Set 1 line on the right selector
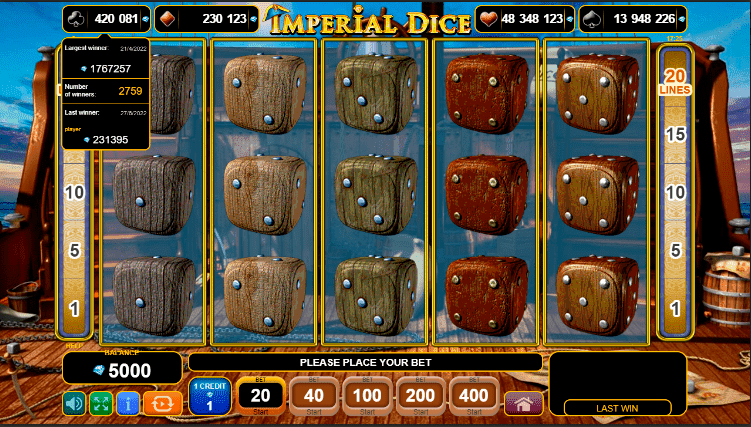The width and height of the screenshot is (751, 427). click(x=675, y=308)
